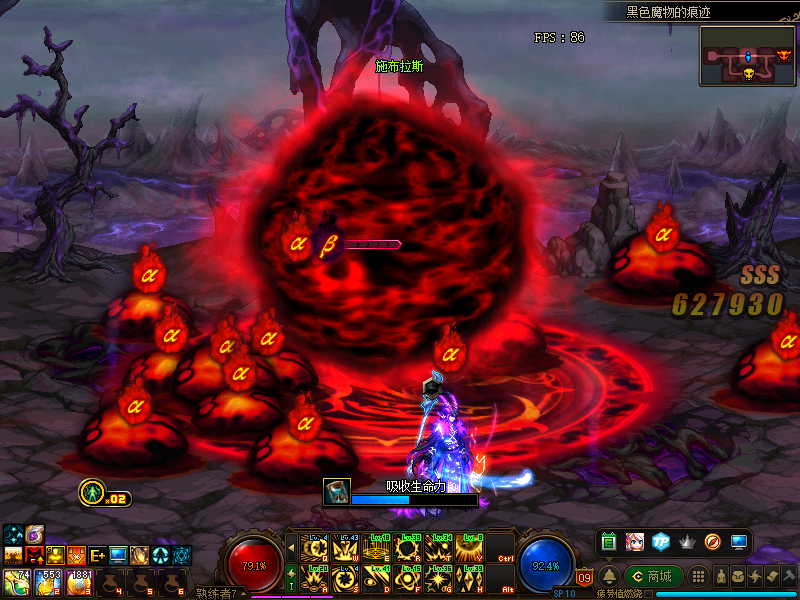The width and height of the screenshot is (800, 600).
Task: Click the dungeon minimap
Action: click(x=747, y=55)
